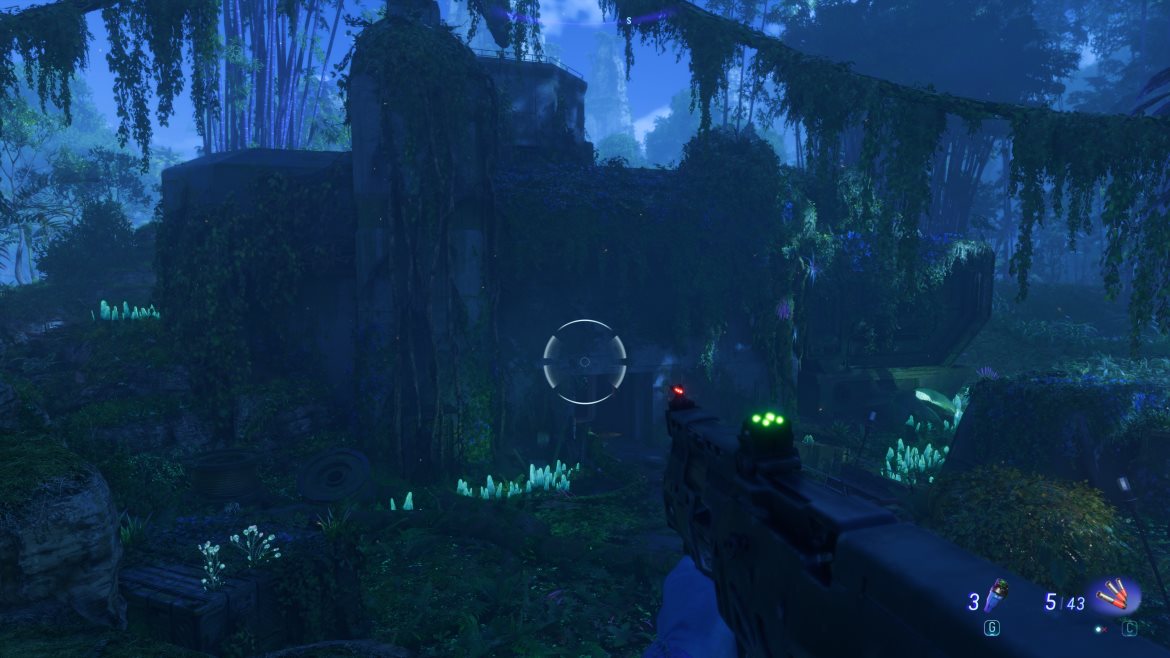Screen dimensions: 1170x658
Task: Select the grenade item icon
Action: pyautogui.click(x=996, y=597)
